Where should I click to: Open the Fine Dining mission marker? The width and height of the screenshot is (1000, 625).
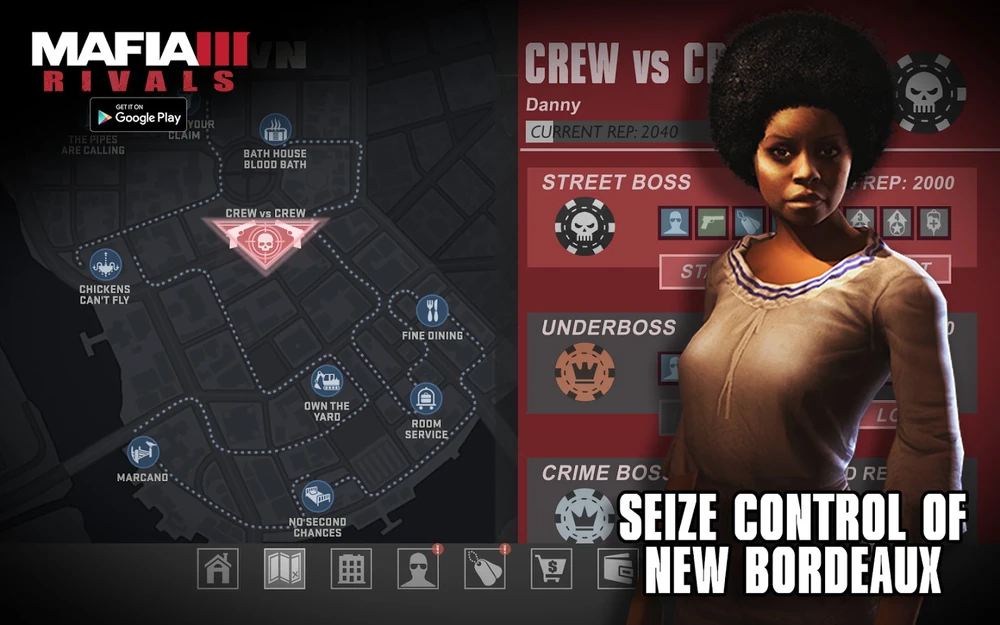click(x=432, y=310)
